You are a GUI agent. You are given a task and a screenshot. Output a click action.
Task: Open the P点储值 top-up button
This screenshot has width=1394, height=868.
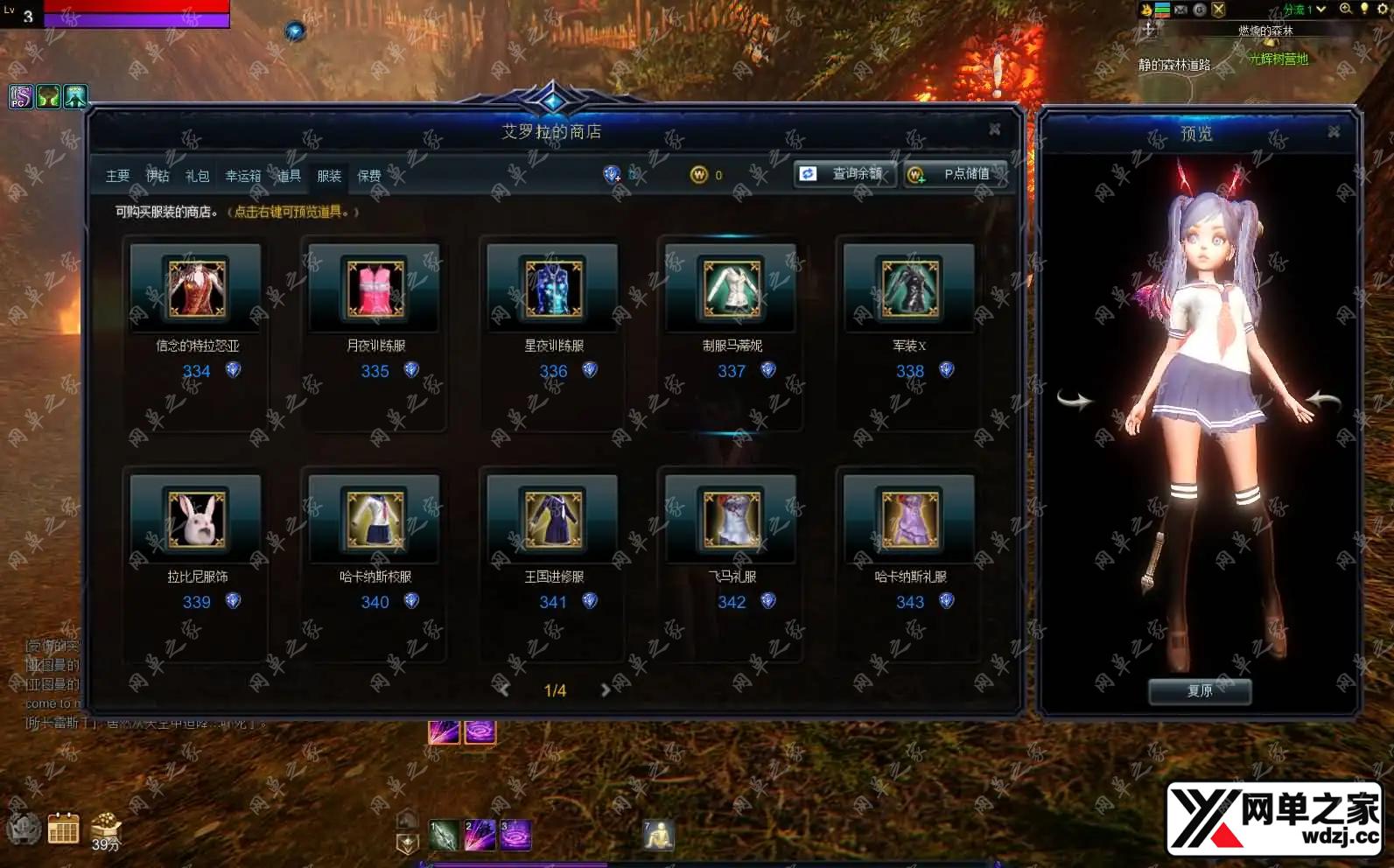click(955, 174)
